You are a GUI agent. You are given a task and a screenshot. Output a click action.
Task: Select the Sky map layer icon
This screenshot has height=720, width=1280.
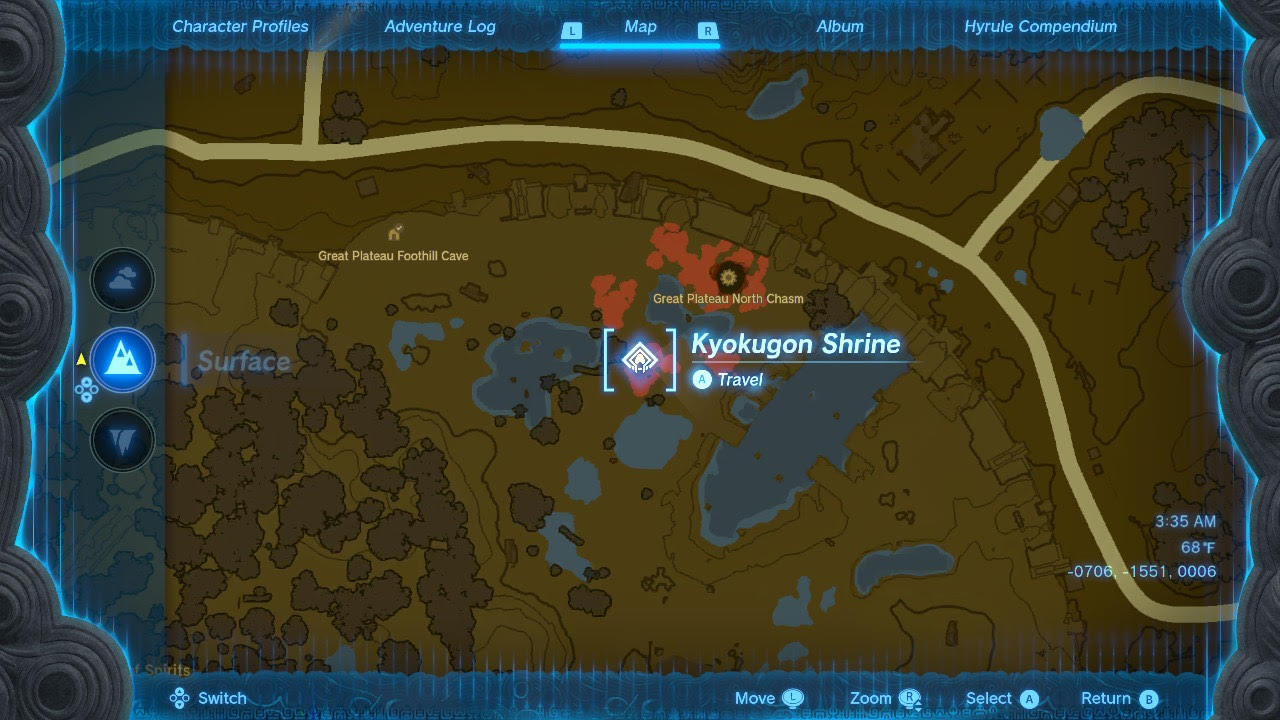(122, 280)
